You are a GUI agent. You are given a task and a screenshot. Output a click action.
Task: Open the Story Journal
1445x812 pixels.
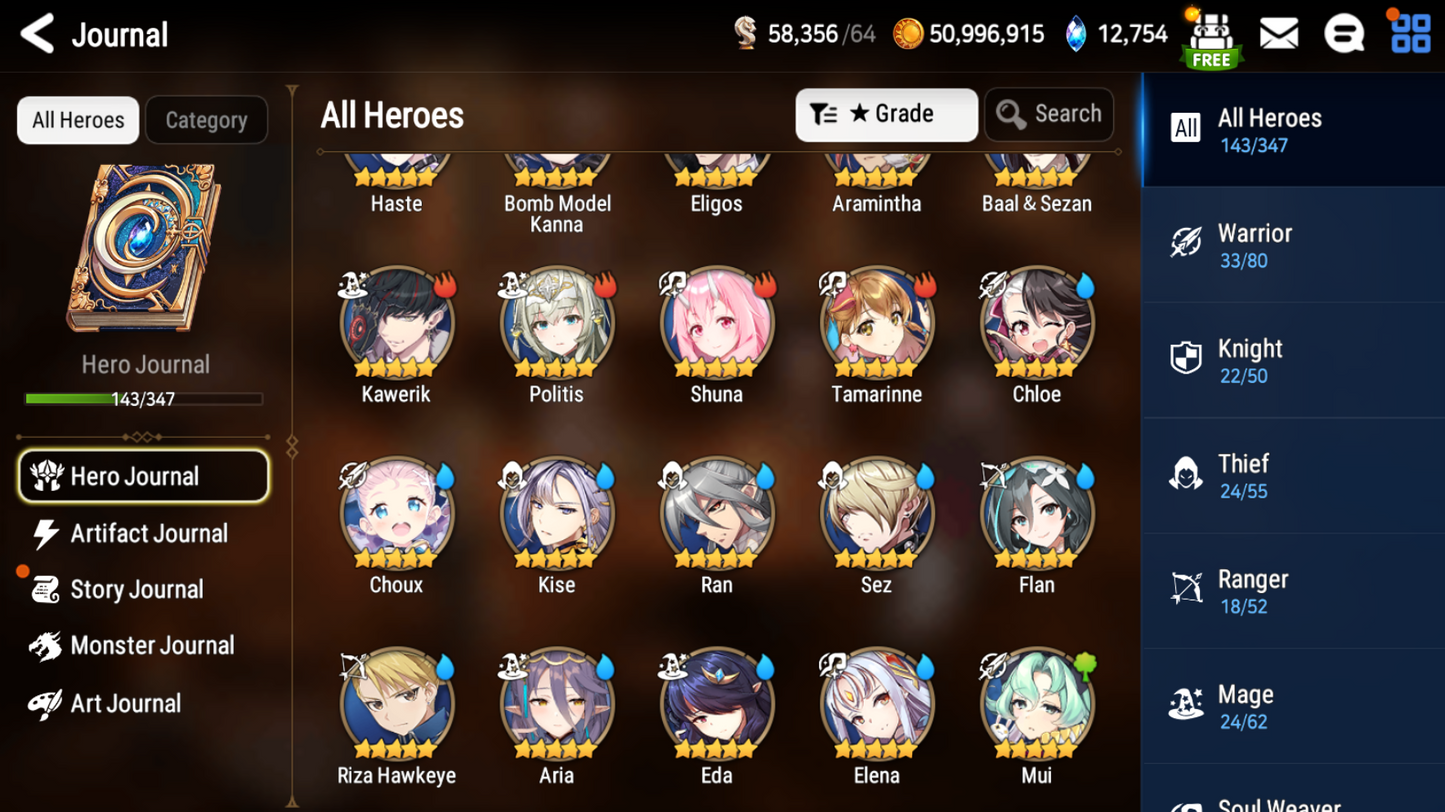click(x=136, y=590)
